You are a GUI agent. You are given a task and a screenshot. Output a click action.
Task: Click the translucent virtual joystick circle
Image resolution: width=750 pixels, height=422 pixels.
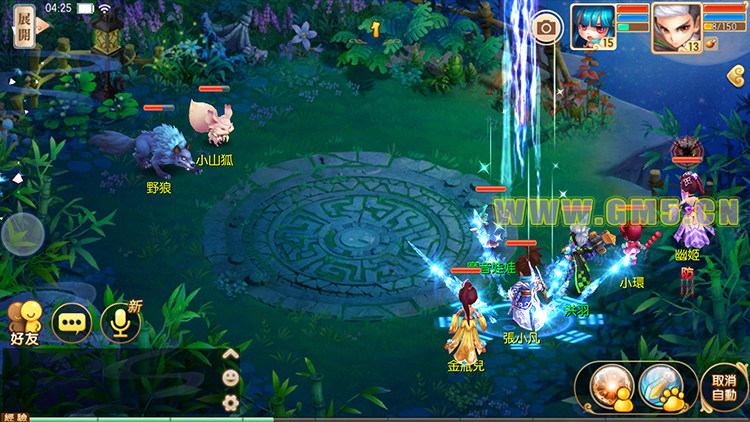[22, 237]
